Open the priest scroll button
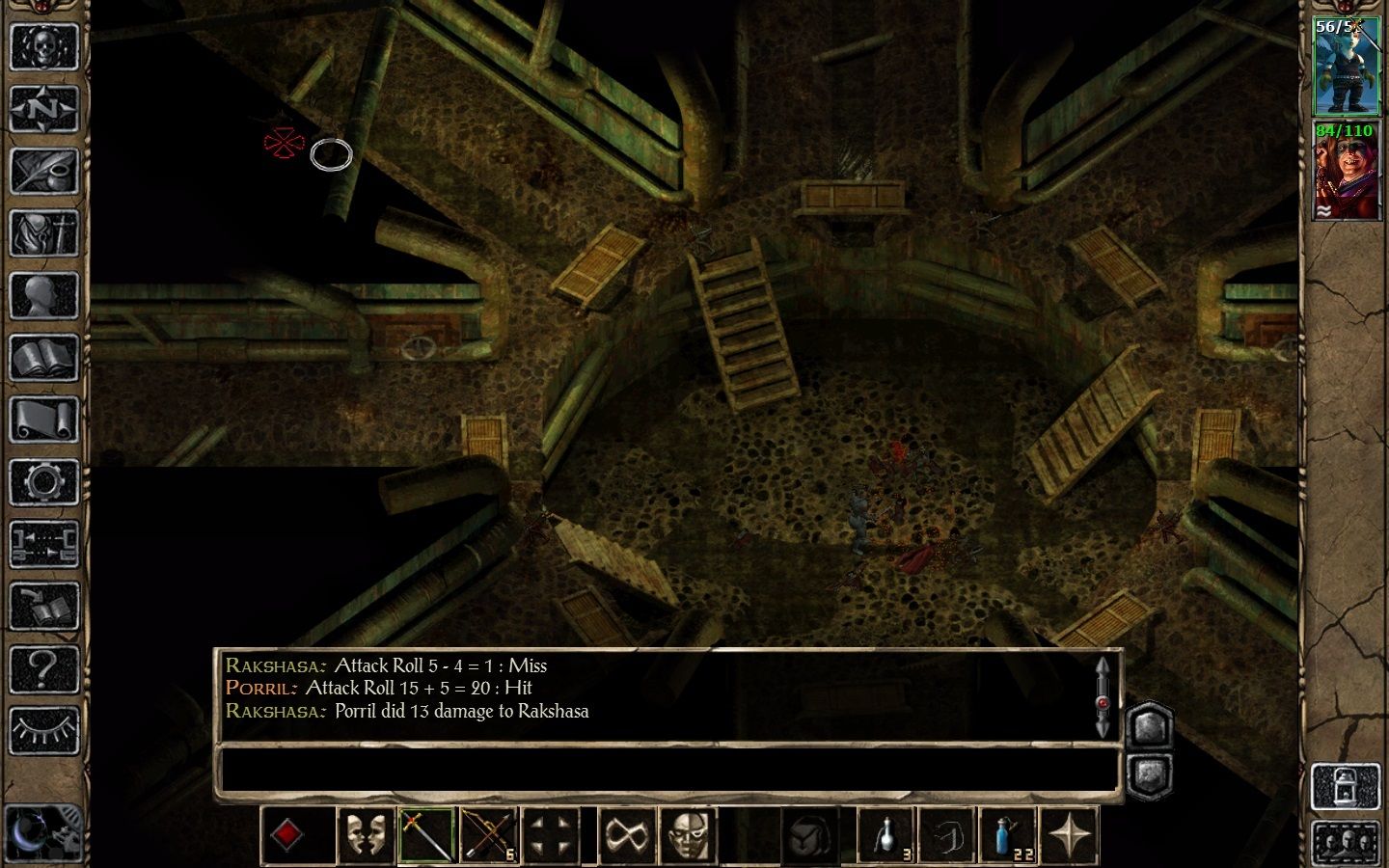This screenshot has height=868, width=1389. click(43, 420)
